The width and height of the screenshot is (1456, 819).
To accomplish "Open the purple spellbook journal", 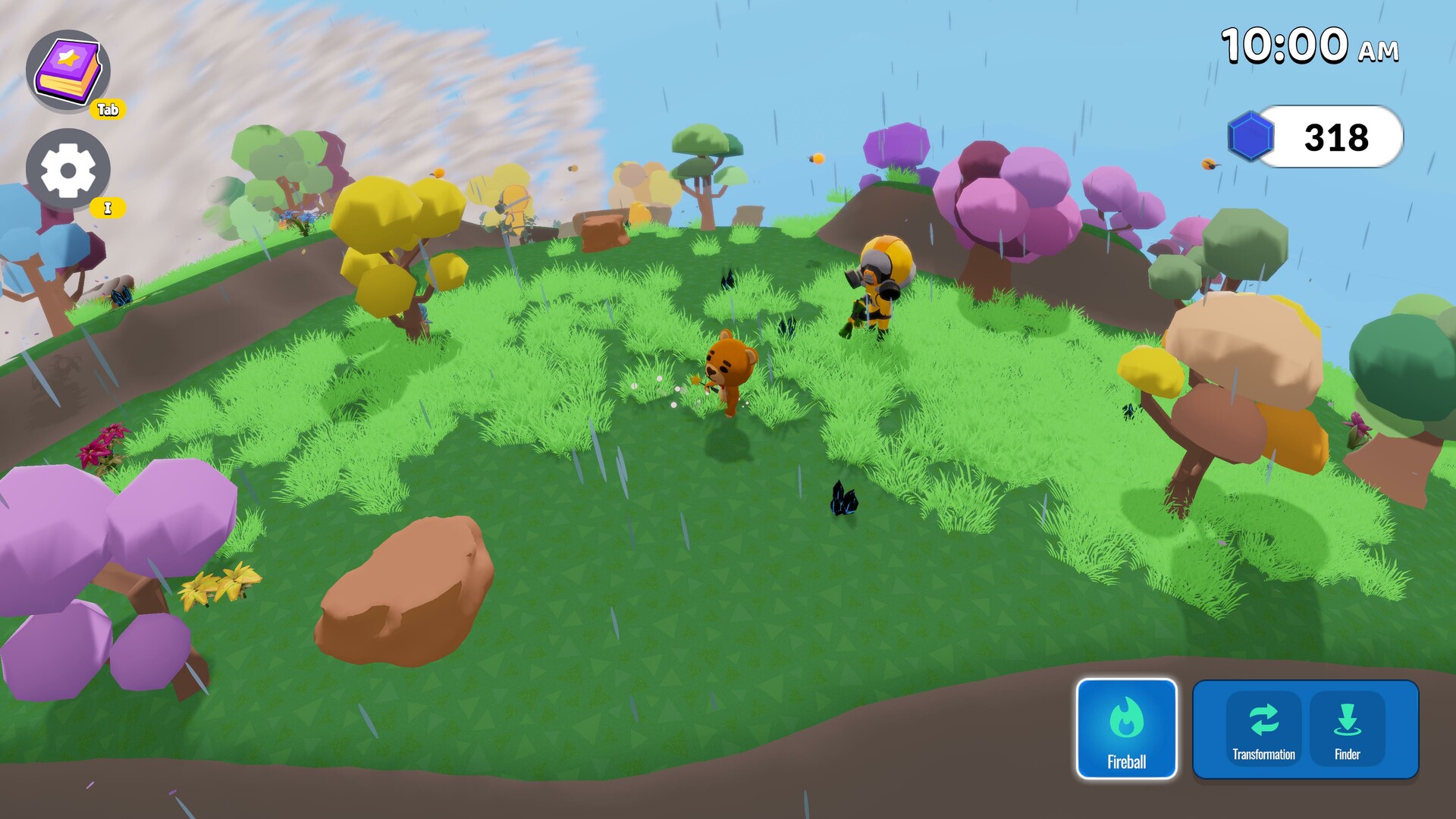I will click(68, 71).
